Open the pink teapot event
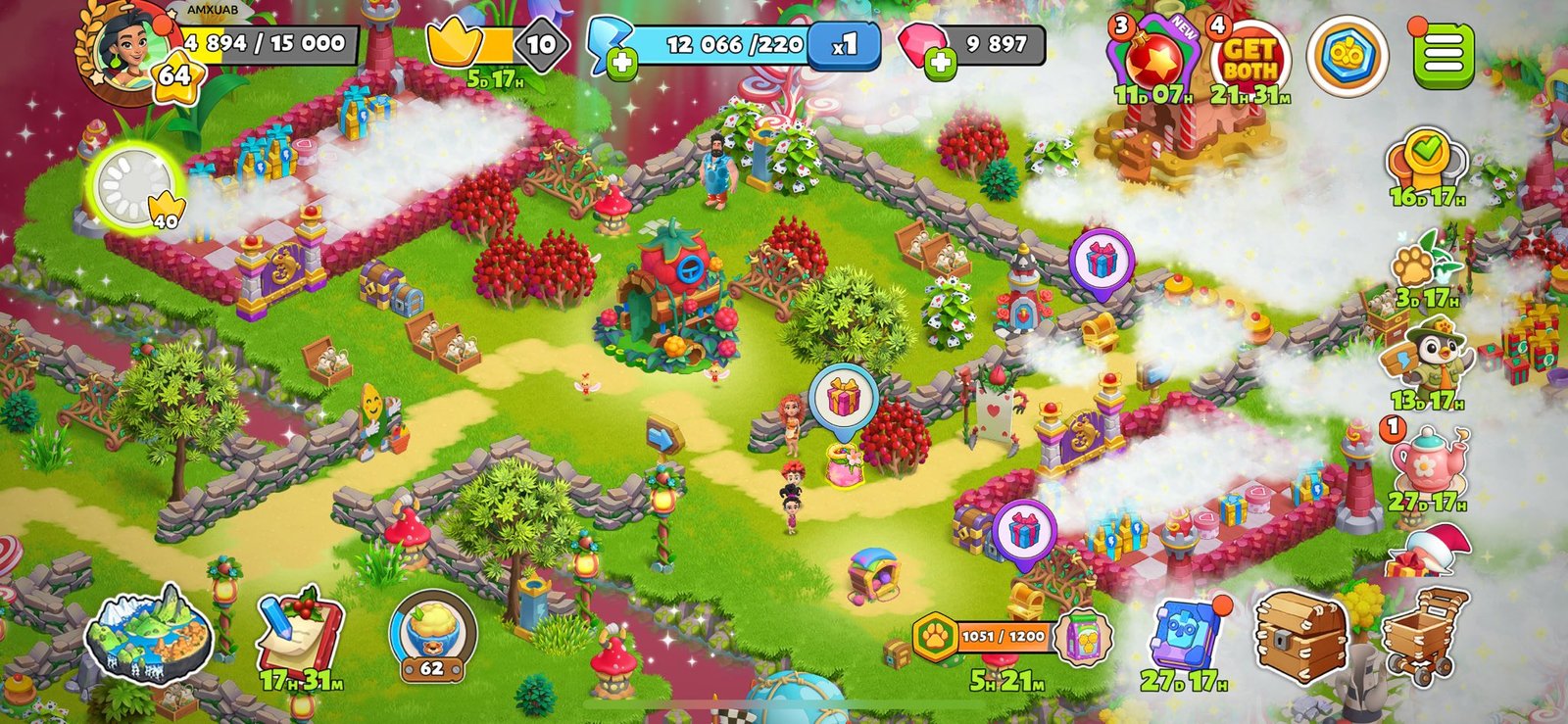The width and height of the screenshot is (1568, 724). point(1429,460)
